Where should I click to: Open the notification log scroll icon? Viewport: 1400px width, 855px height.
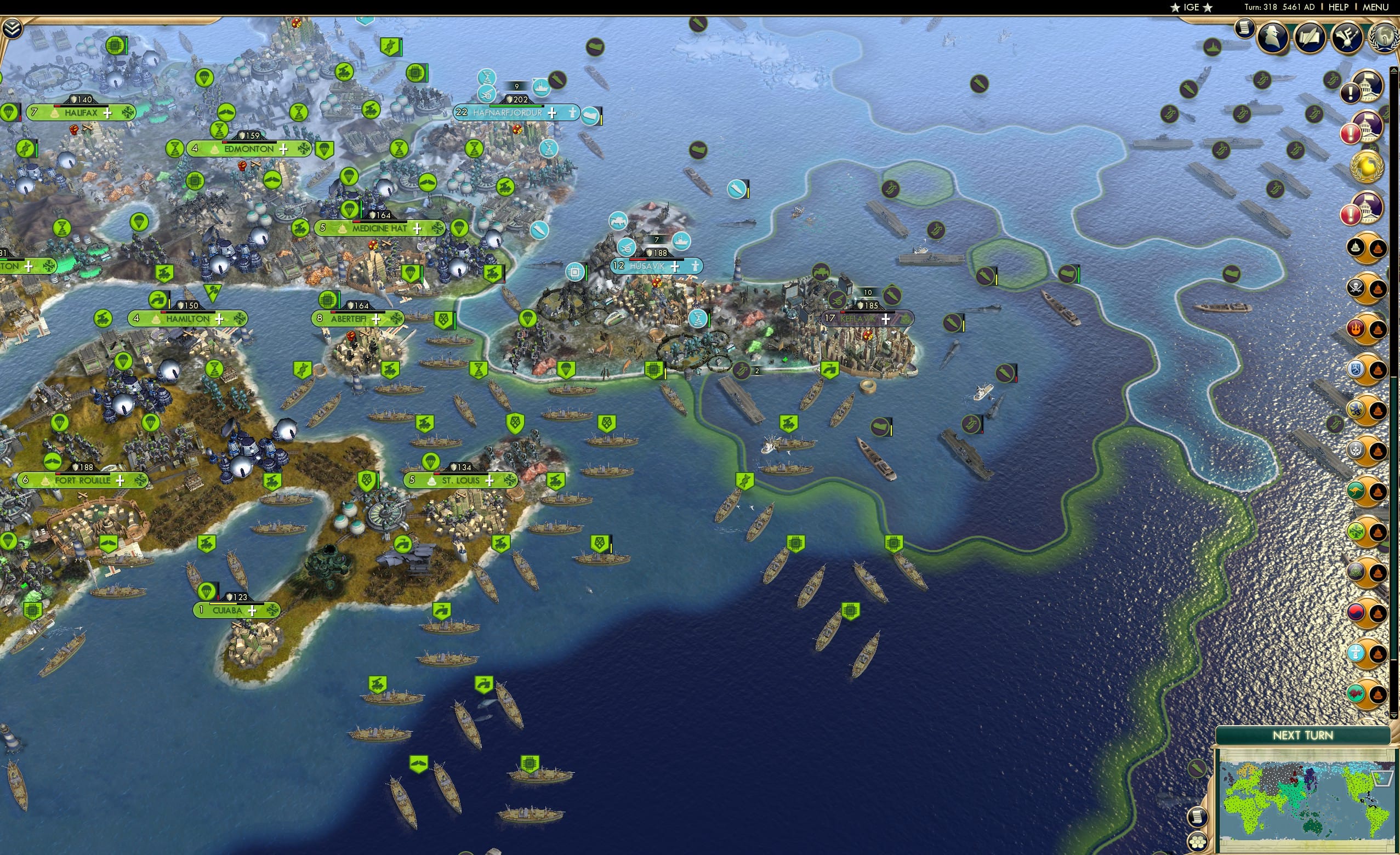[1244, 31]
